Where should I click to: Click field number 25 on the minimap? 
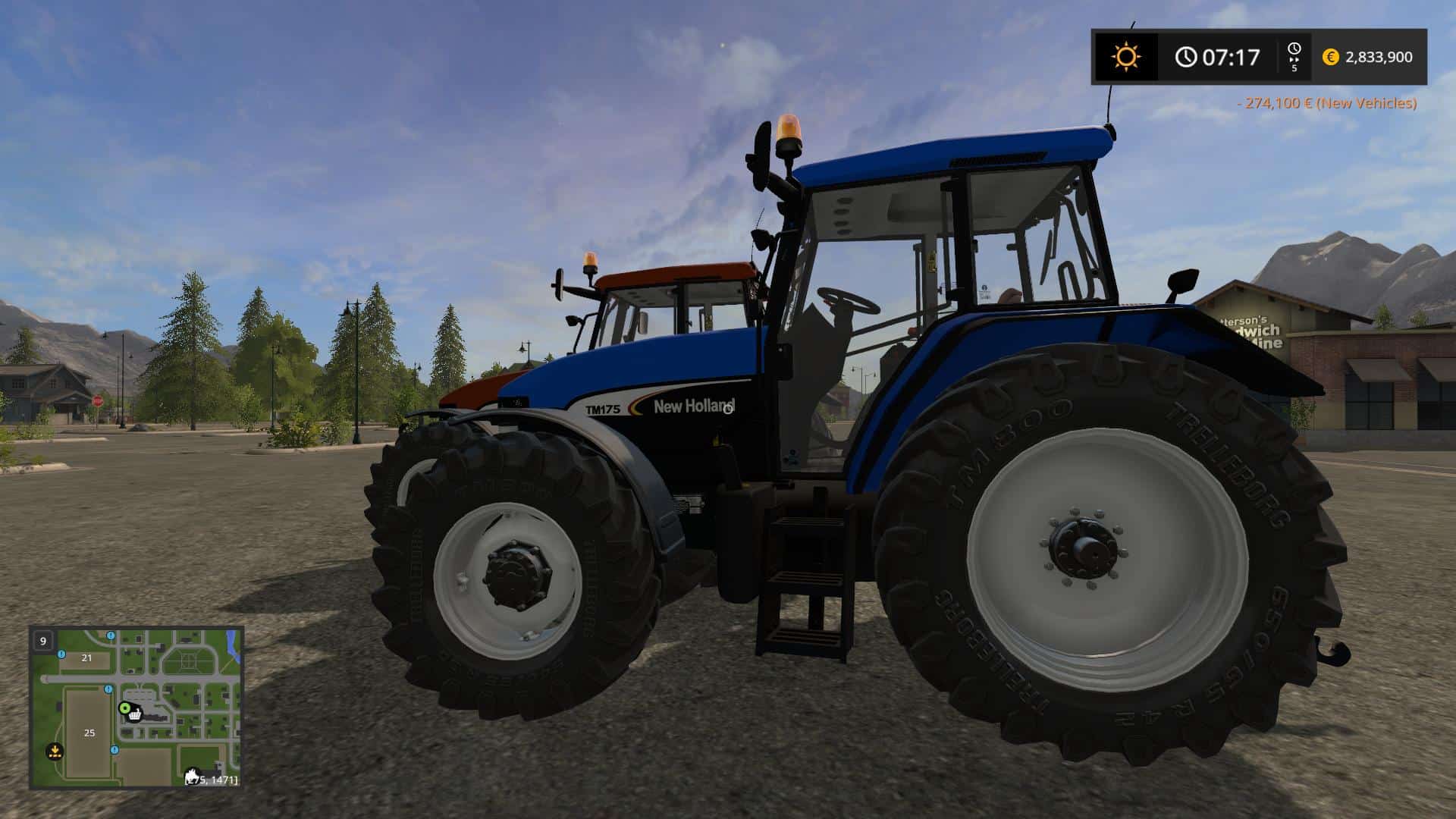click(x=89, y=733)
